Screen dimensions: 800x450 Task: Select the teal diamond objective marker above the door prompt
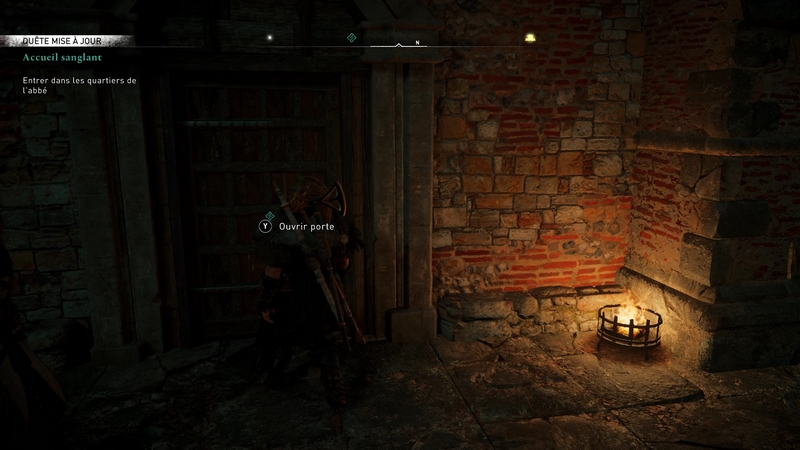[269, 215]
